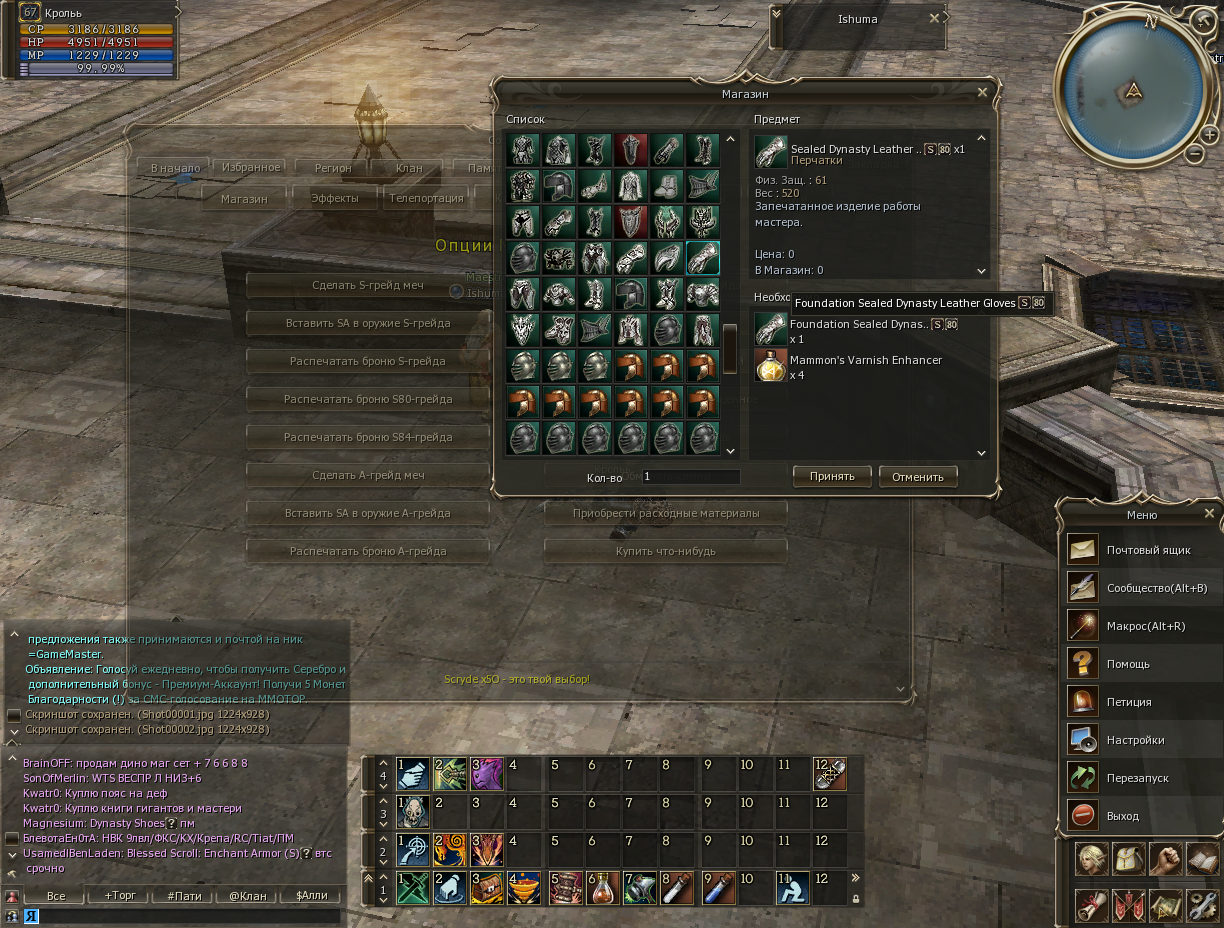This screenshot has width=1224, height=928.
Task: Close the Магазин shop window
Action: (982, 92)
